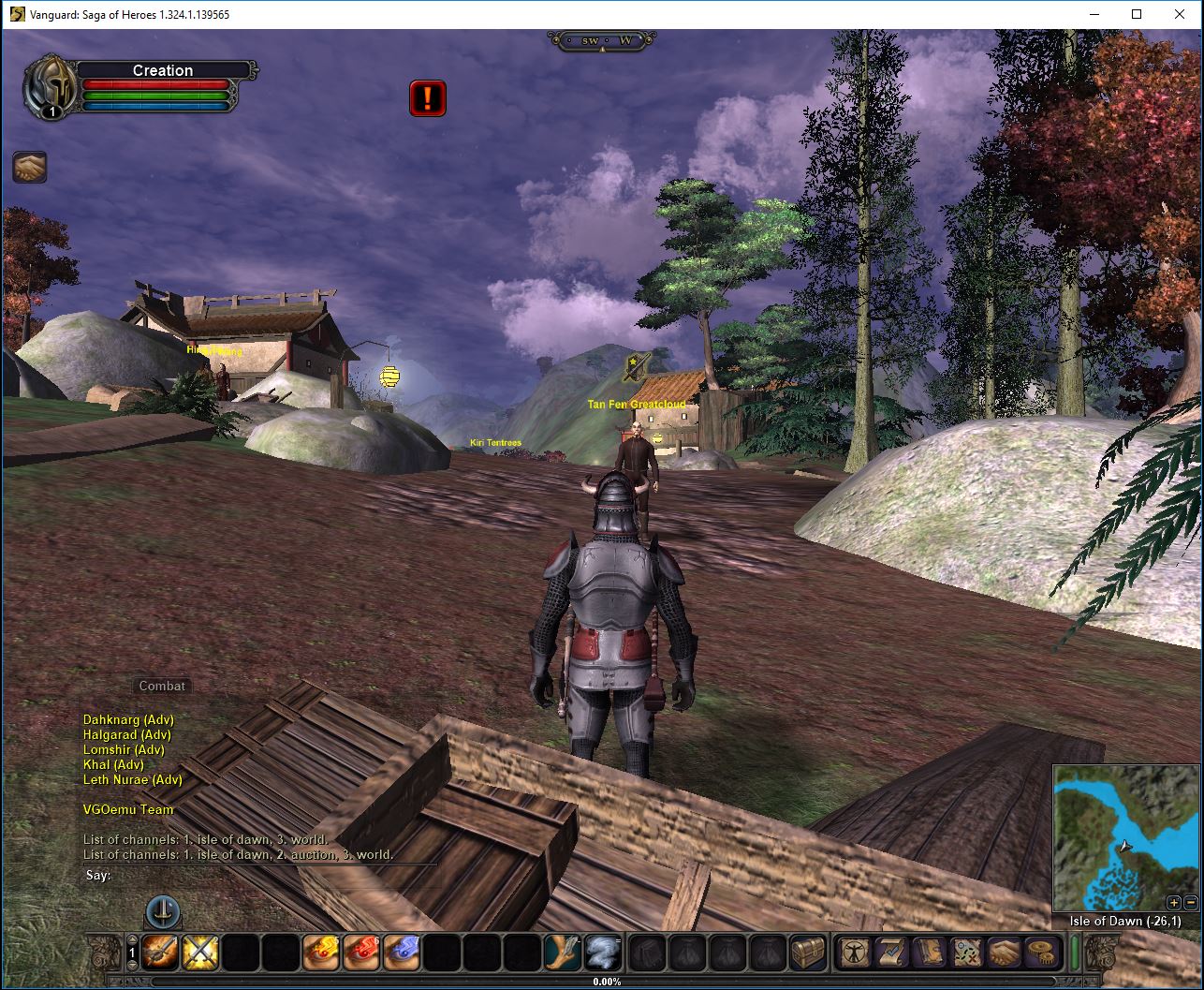
Task: Open the handshake icon in the bottom menu bar
Action: 1003,953
